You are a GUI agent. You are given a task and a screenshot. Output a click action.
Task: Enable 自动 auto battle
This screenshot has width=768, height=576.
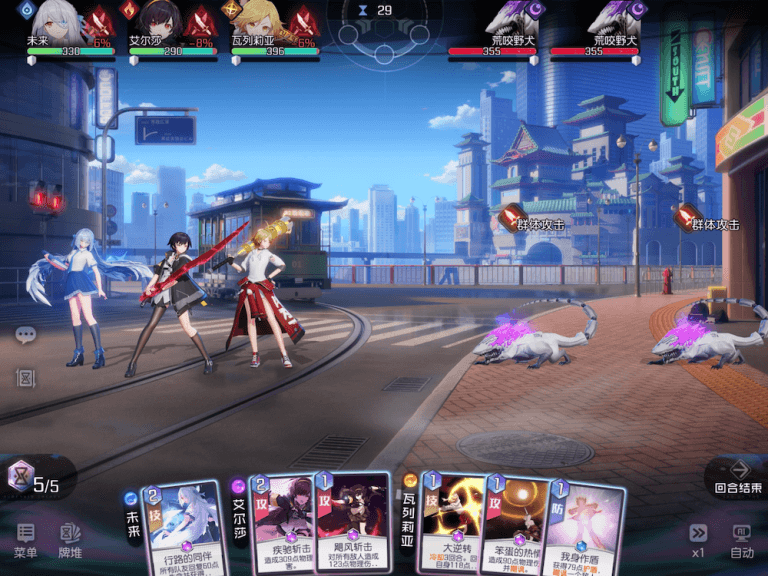point(741,540)
